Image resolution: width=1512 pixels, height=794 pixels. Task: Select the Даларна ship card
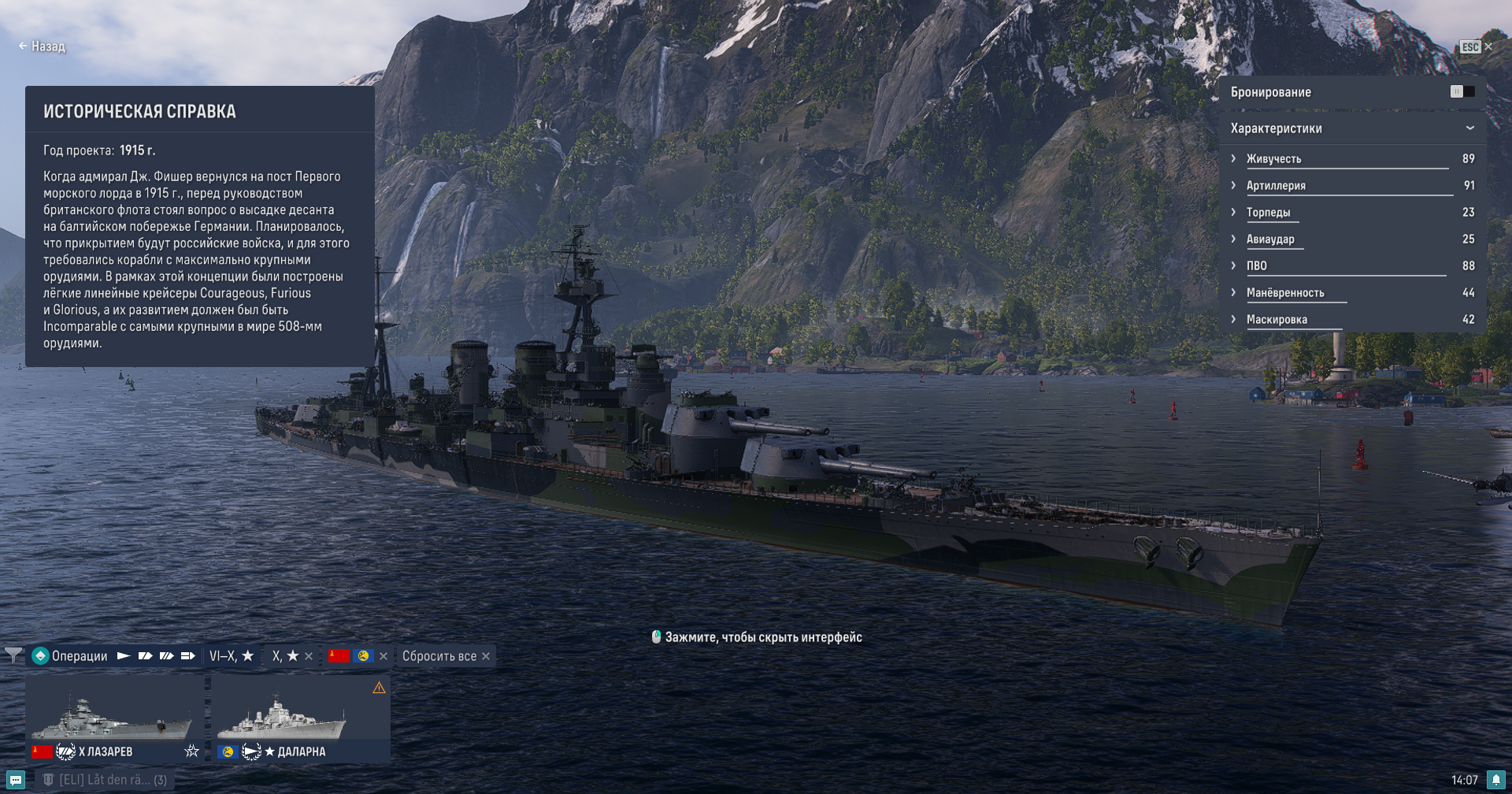pyautogui.click(x=303, y=718)
